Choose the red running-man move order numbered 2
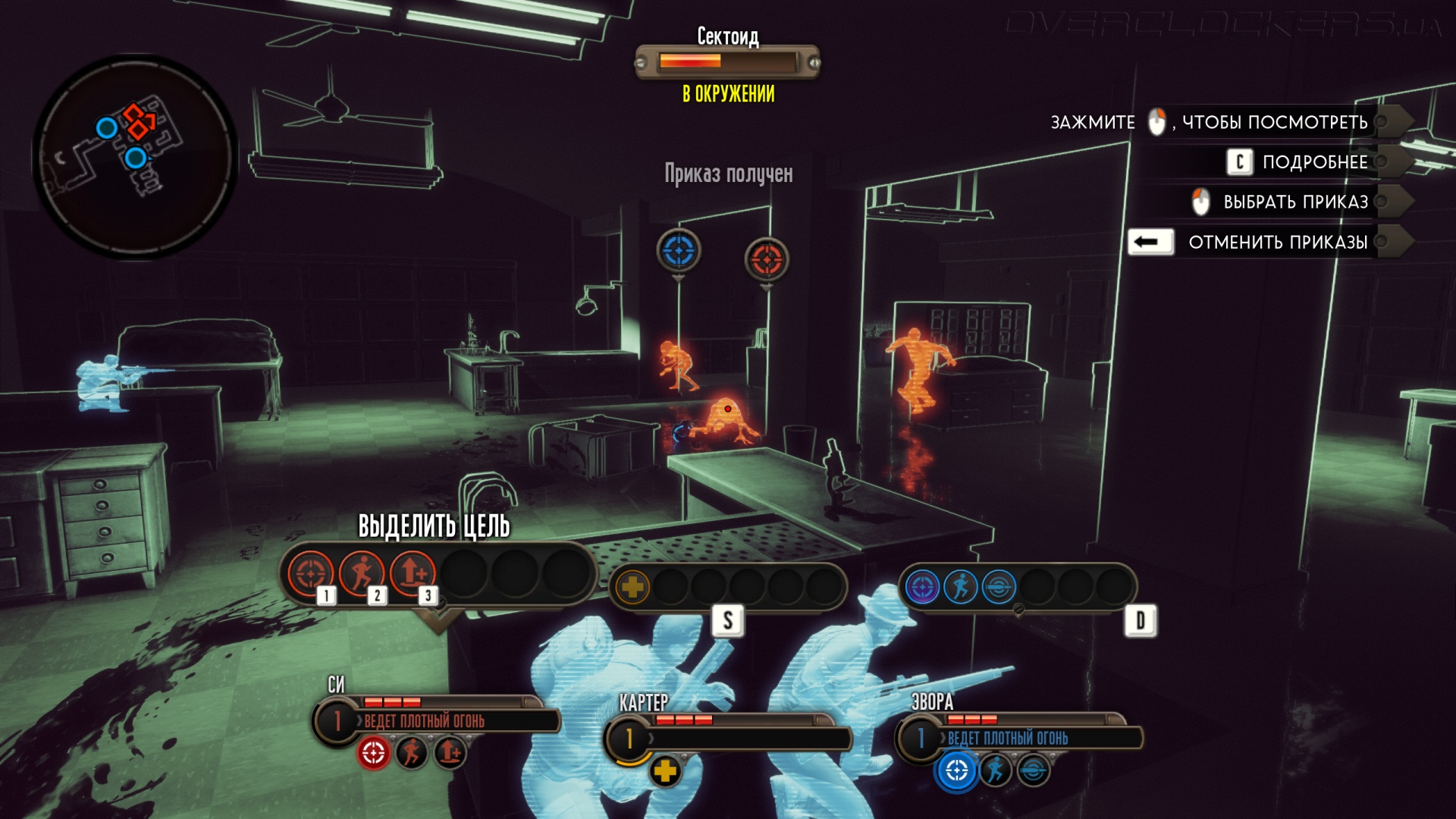1456x819 pixels. 362,573
